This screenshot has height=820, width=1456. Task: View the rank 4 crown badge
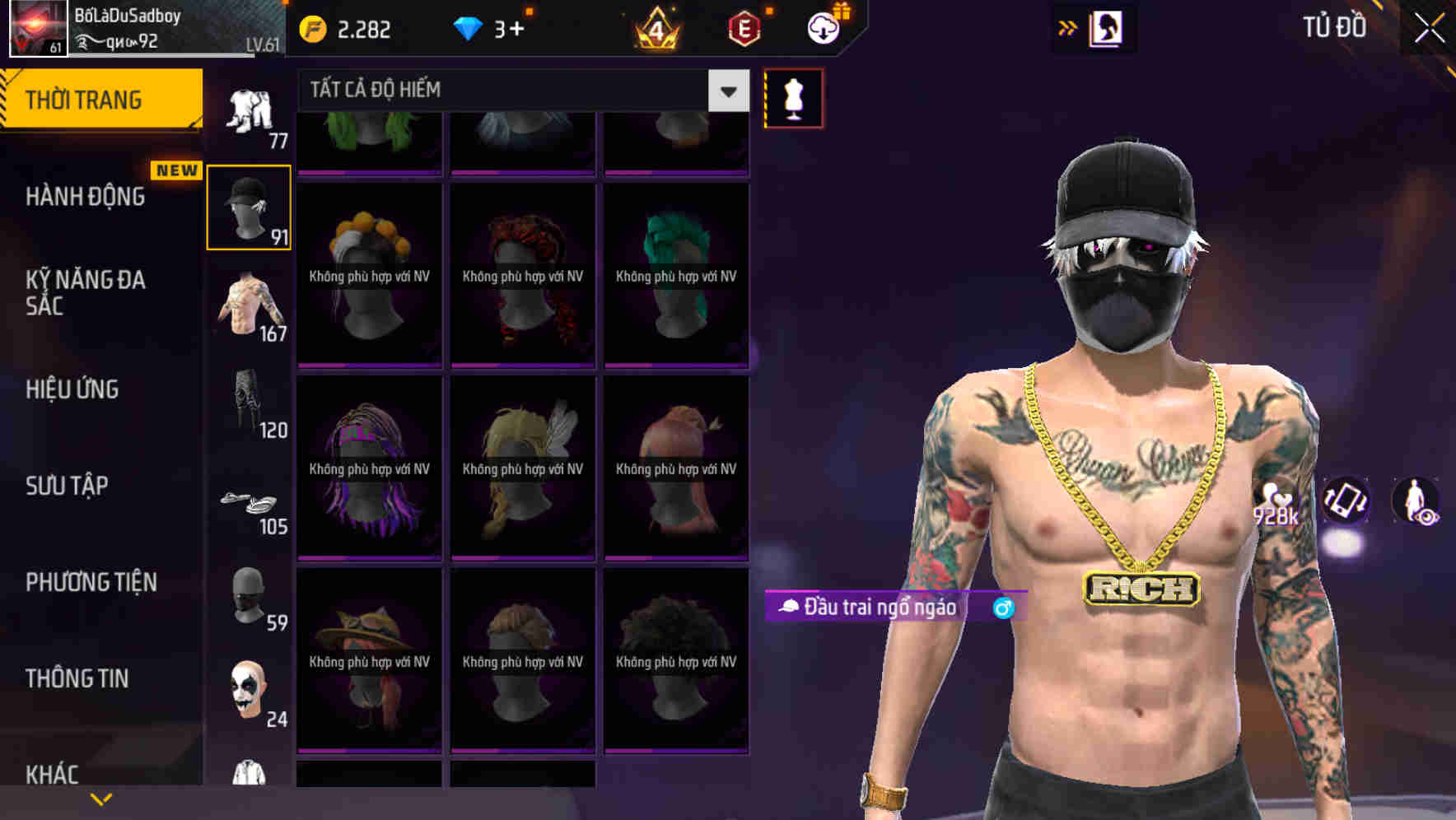pyautogui.click(x=656, y=27)
